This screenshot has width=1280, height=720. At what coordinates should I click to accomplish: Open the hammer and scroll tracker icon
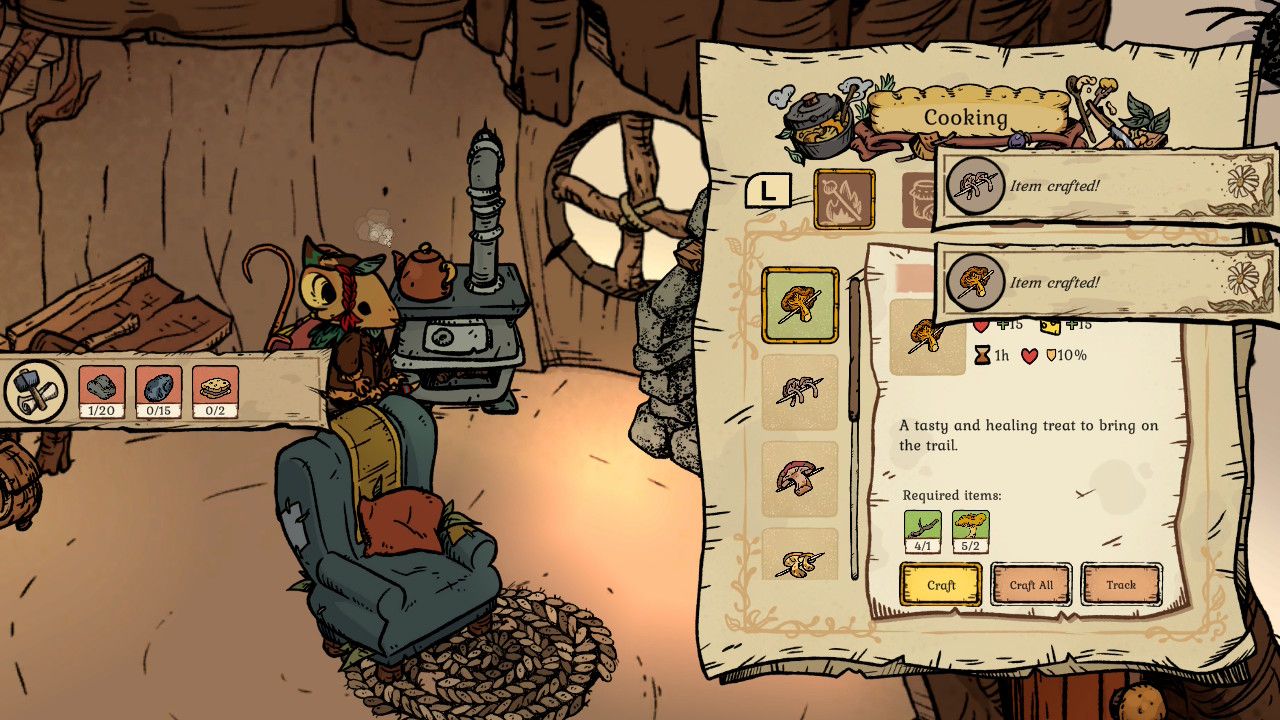35,390
